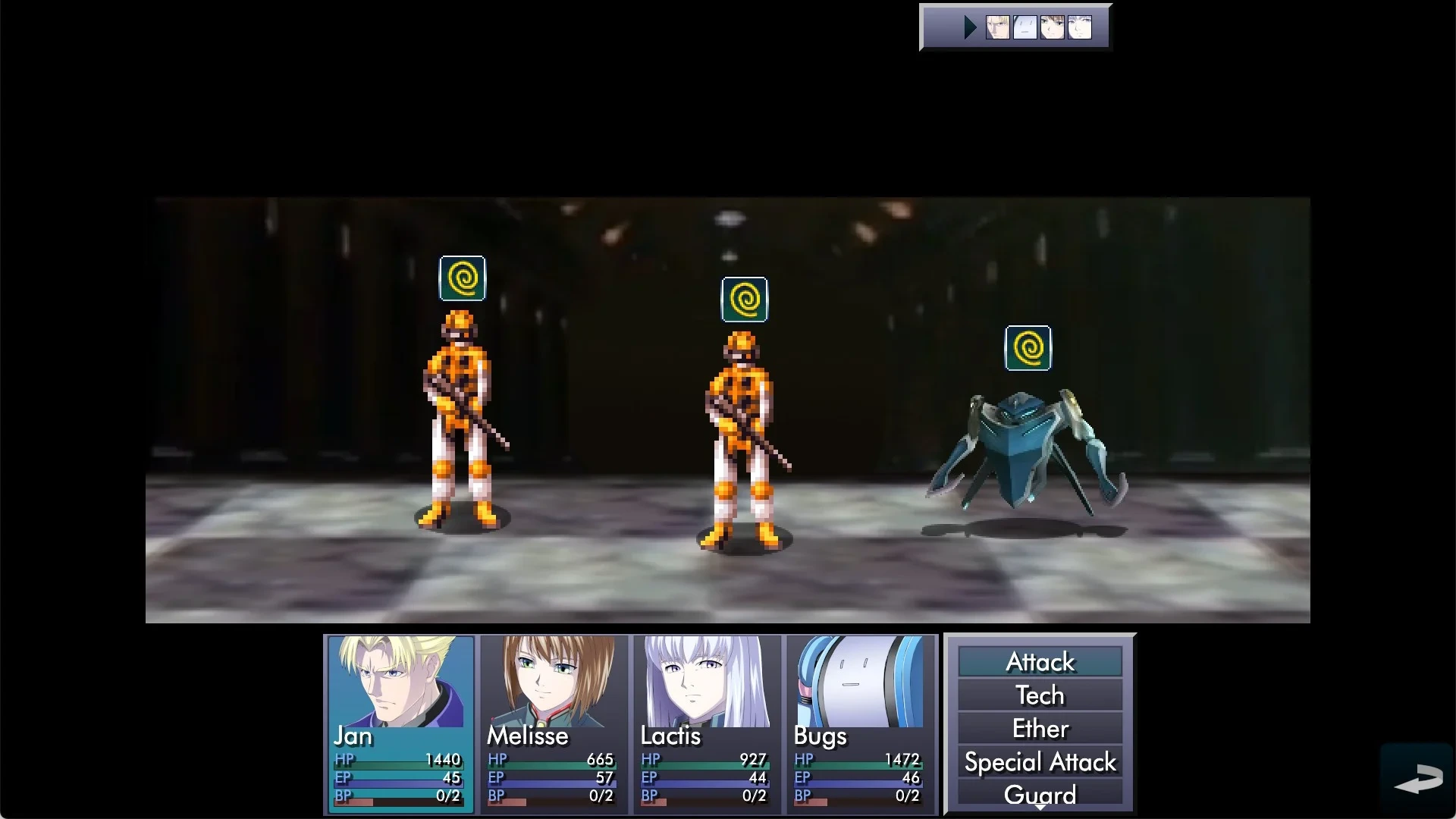Select Bugs' robot portrait in the turn queue
Viewport: 1456px width, 819px height.
pyautogui.click(x=1025, y=27)
